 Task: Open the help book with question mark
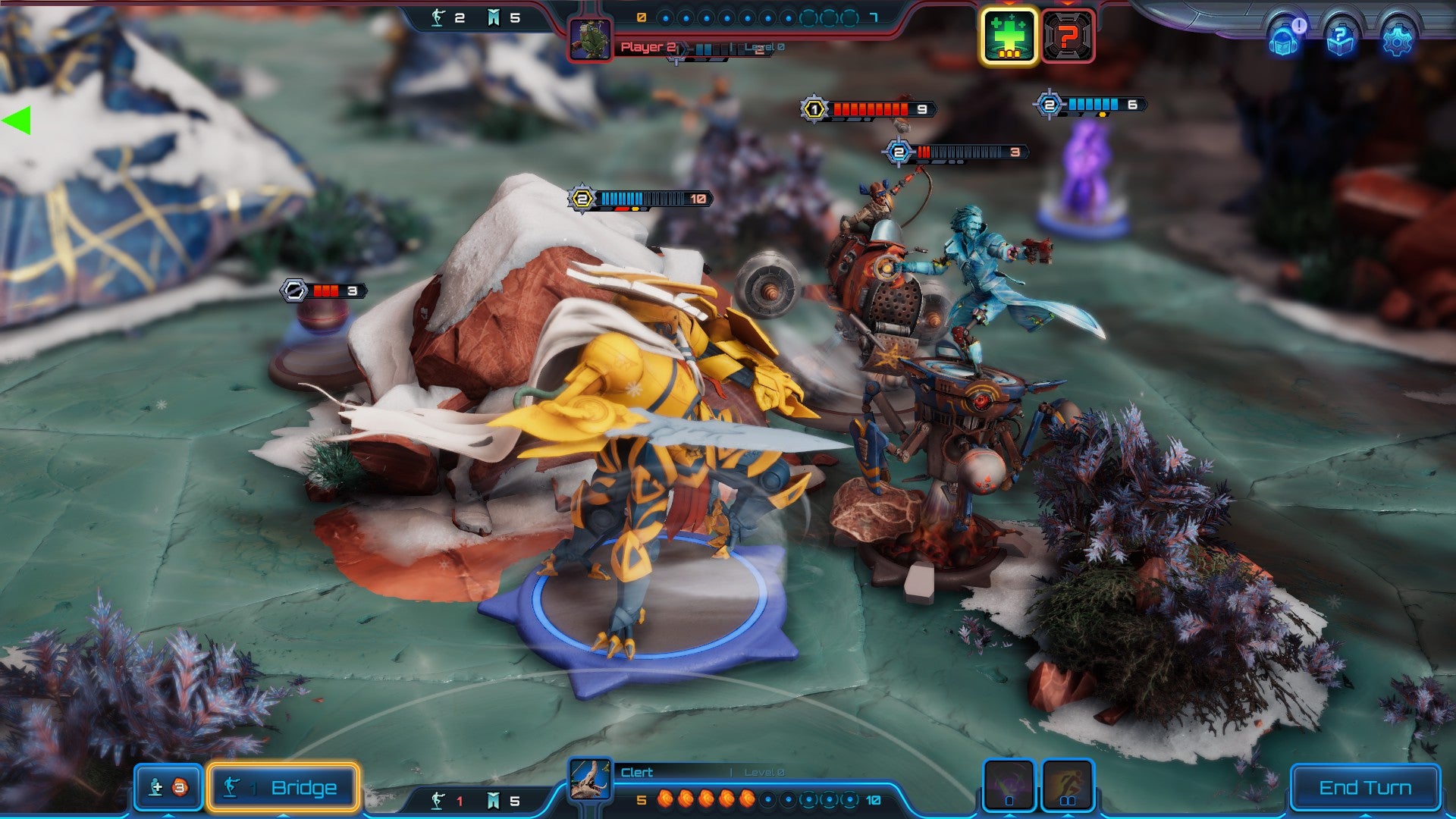click(1340, 39)
